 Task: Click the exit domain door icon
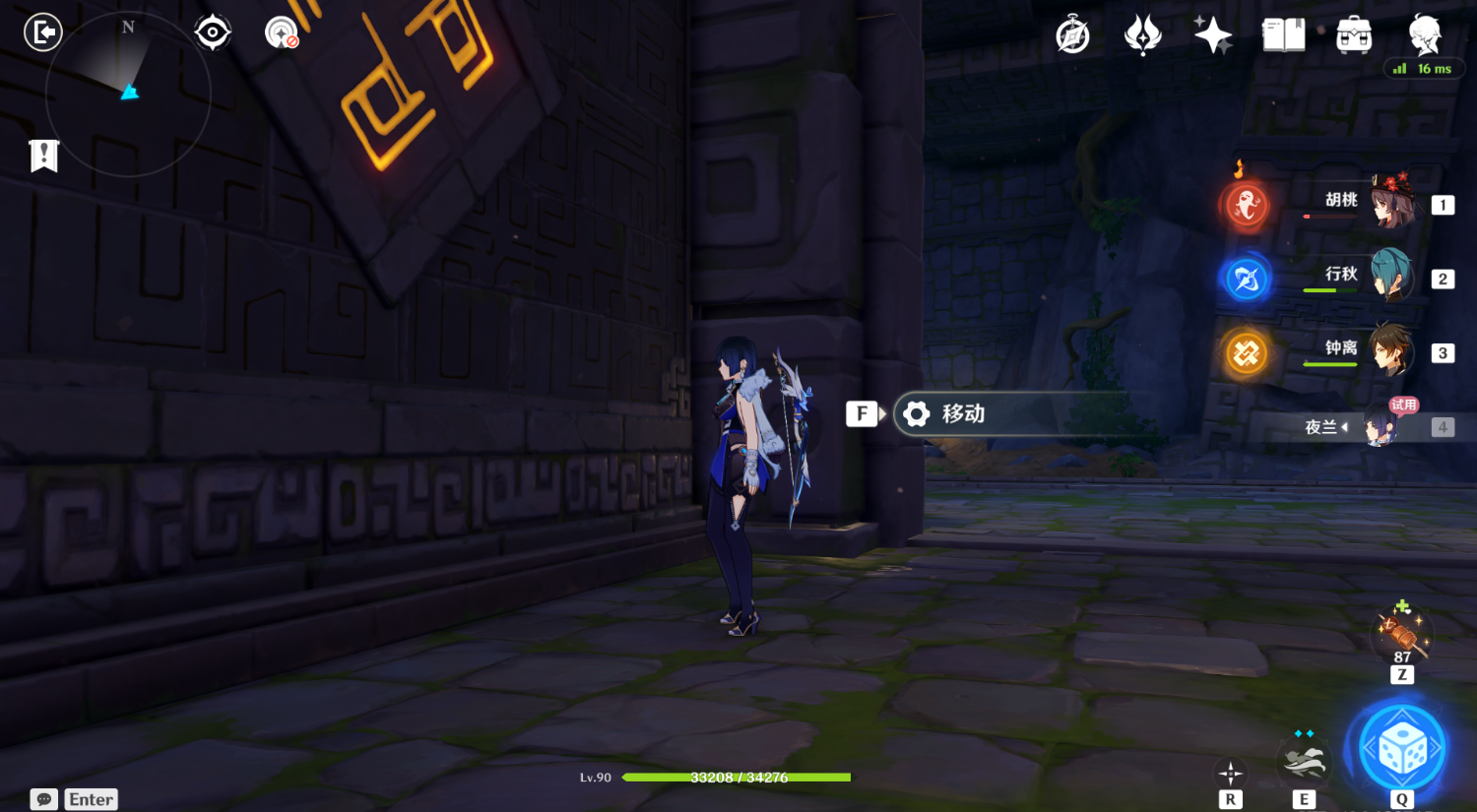43,32
